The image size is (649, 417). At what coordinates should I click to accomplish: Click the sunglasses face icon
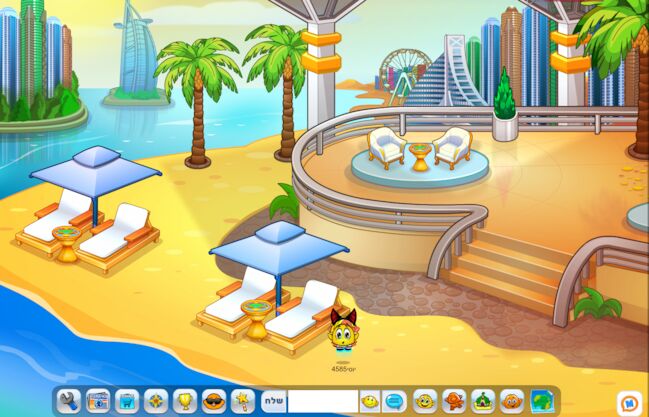pyautogui.click(x=214, y=401)
